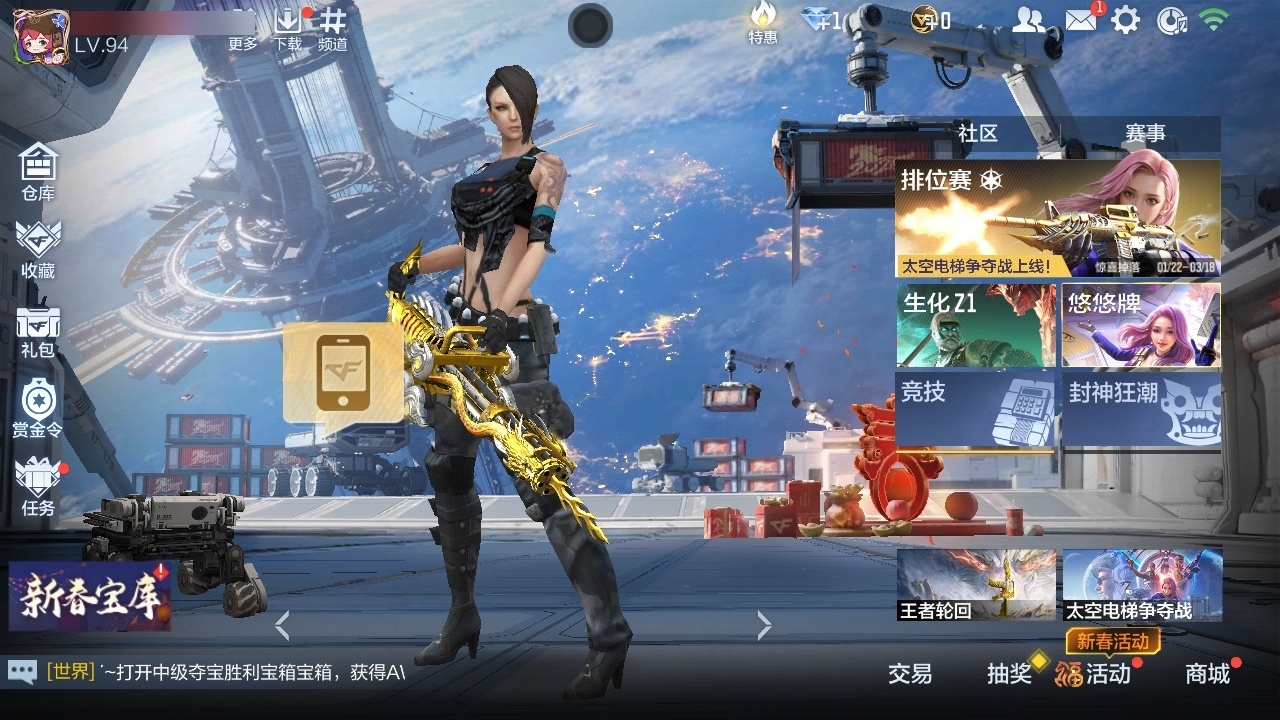Open the 王者轮回 event tile

coord(976,585)
